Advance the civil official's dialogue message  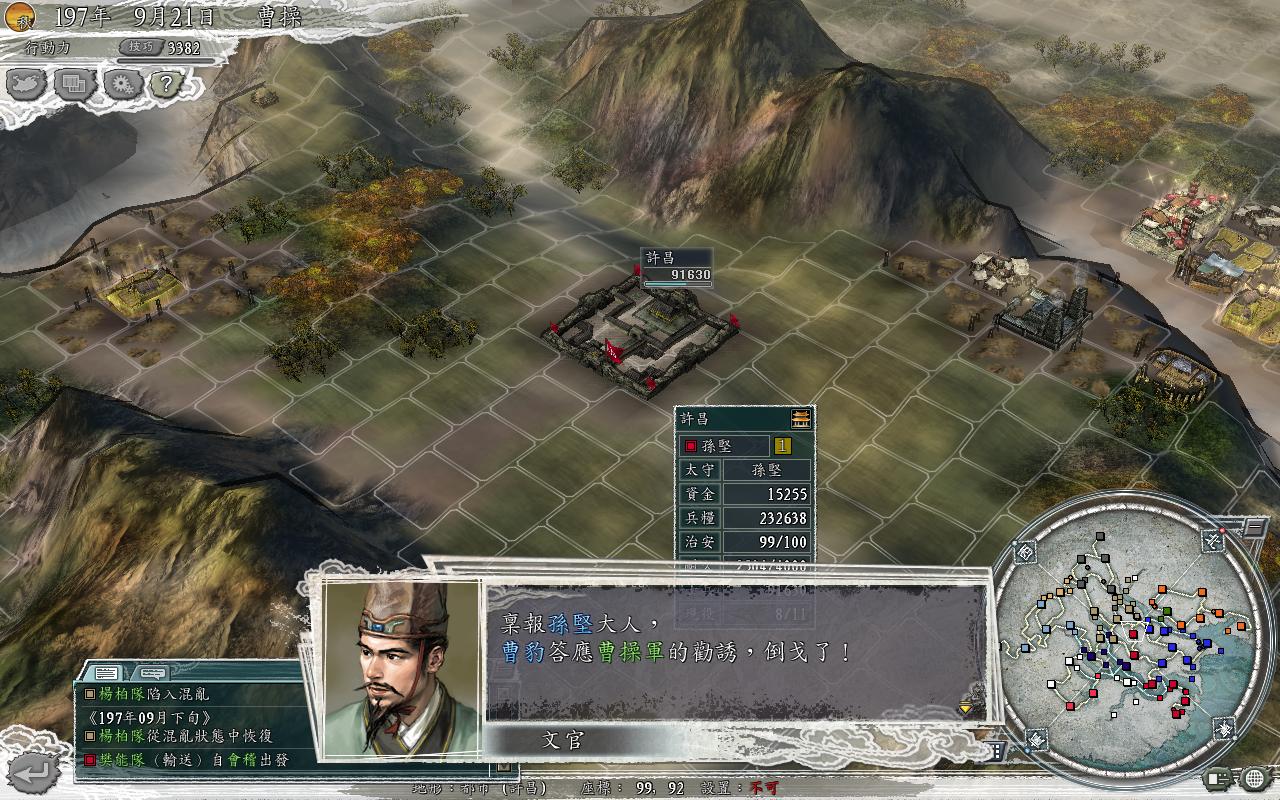click(x=735, y=650)
